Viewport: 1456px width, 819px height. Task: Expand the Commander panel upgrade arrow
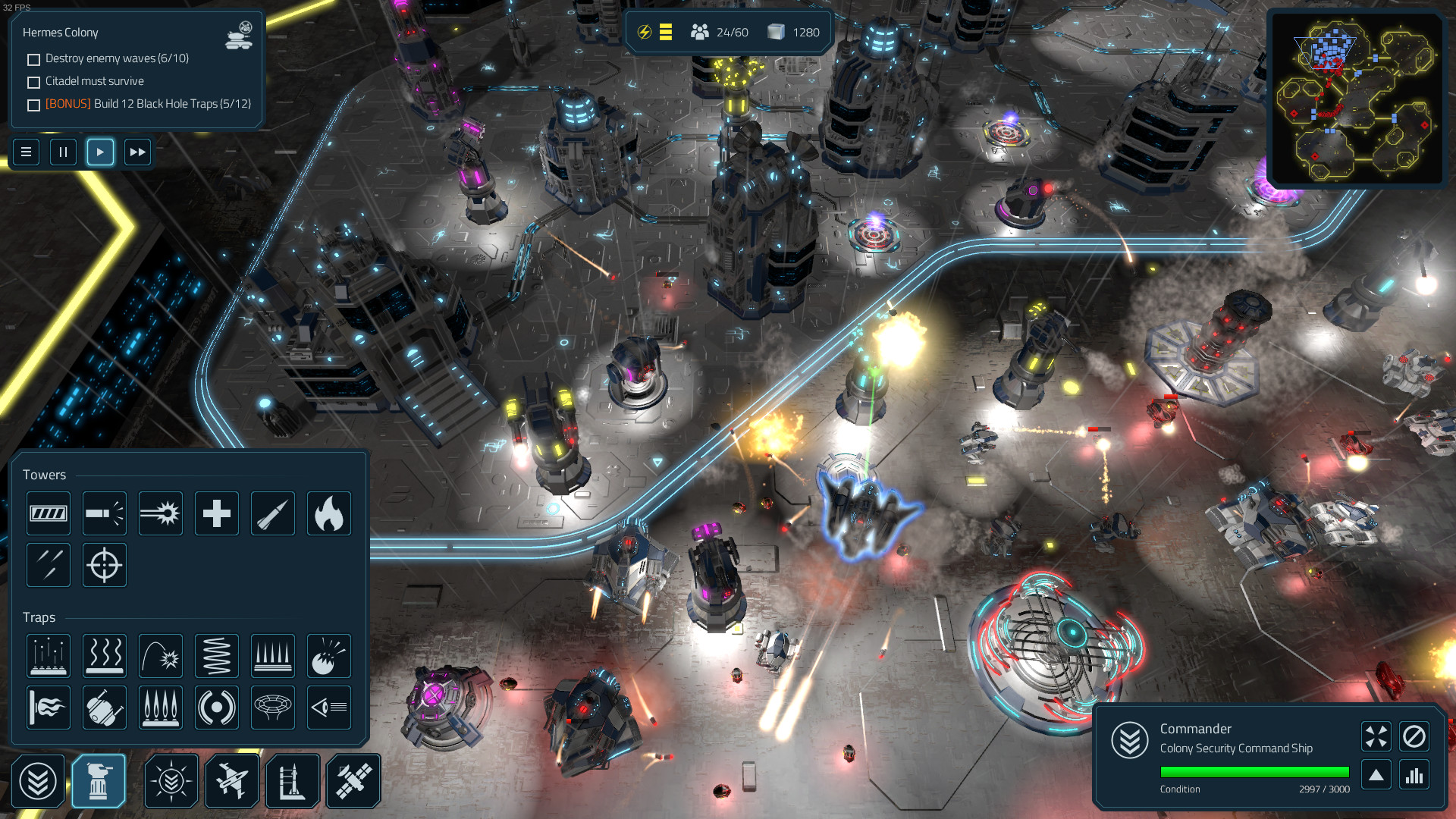pos(1376,774)
